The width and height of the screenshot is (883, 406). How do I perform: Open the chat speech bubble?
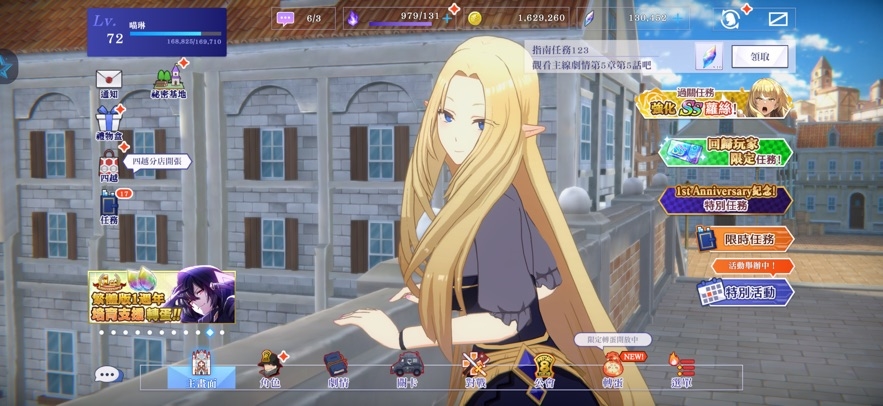[108, 374]
